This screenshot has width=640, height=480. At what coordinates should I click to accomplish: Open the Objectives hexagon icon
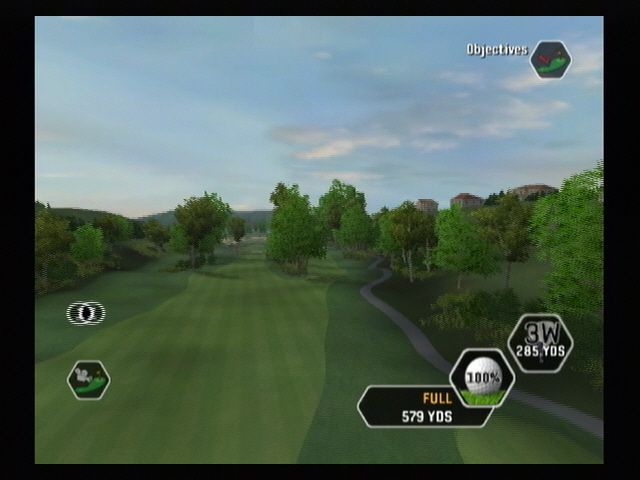point(550,59)
